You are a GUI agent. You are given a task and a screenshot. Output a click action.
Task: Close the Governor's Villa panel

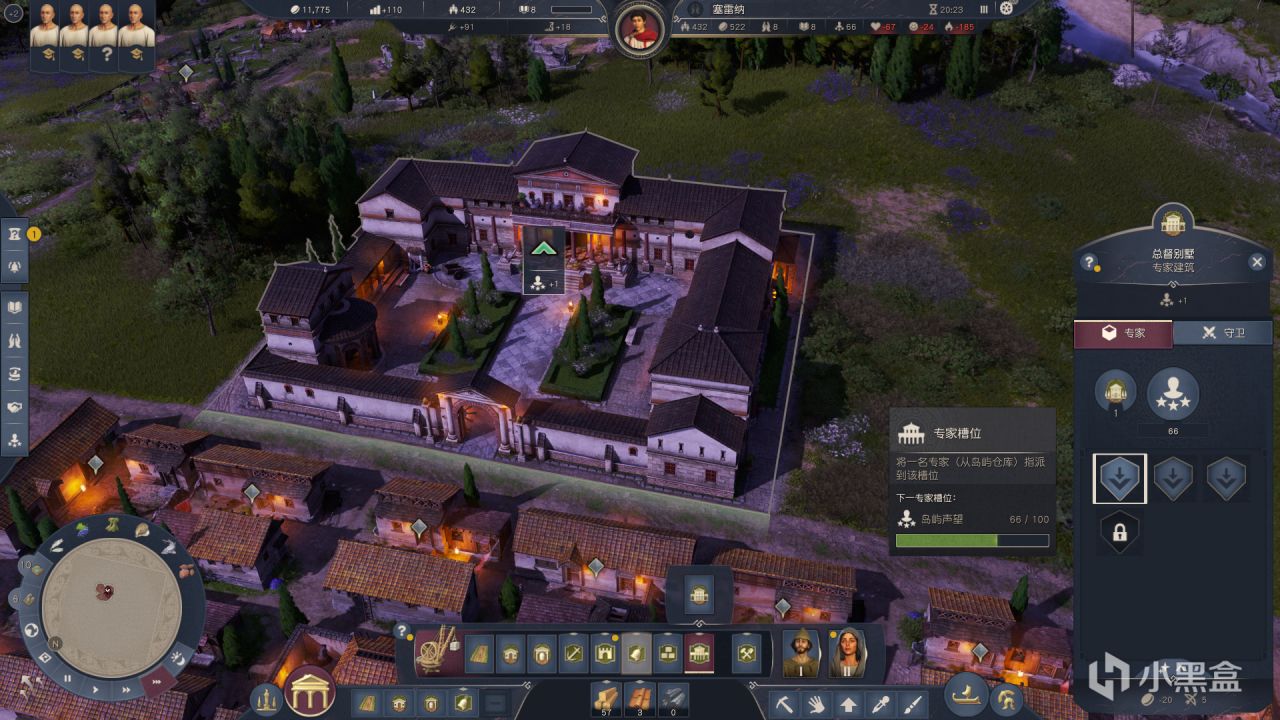pyautogui.click(x=1257, y=262)
